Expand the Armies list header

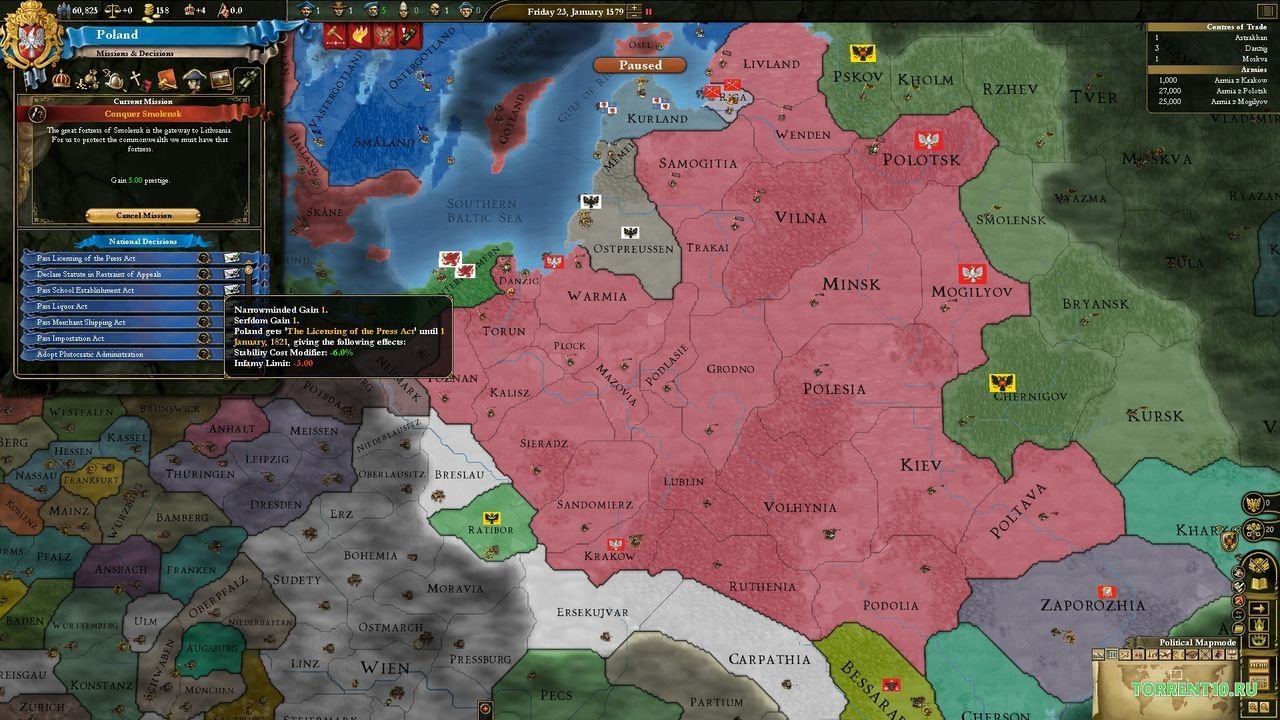point(1254,69)
